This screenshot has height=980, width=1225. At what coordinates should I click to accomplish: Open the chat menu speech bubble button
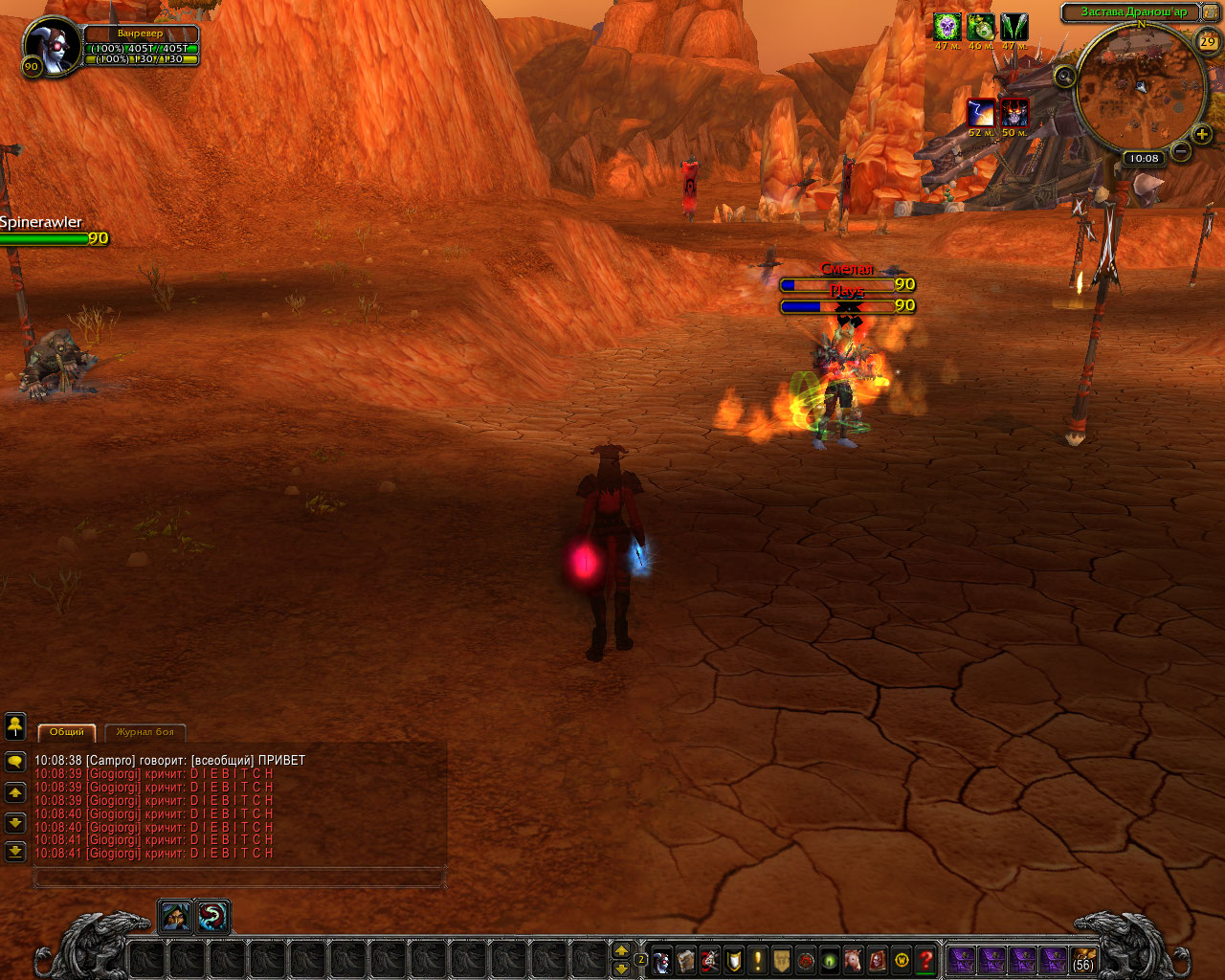point(15,762)
